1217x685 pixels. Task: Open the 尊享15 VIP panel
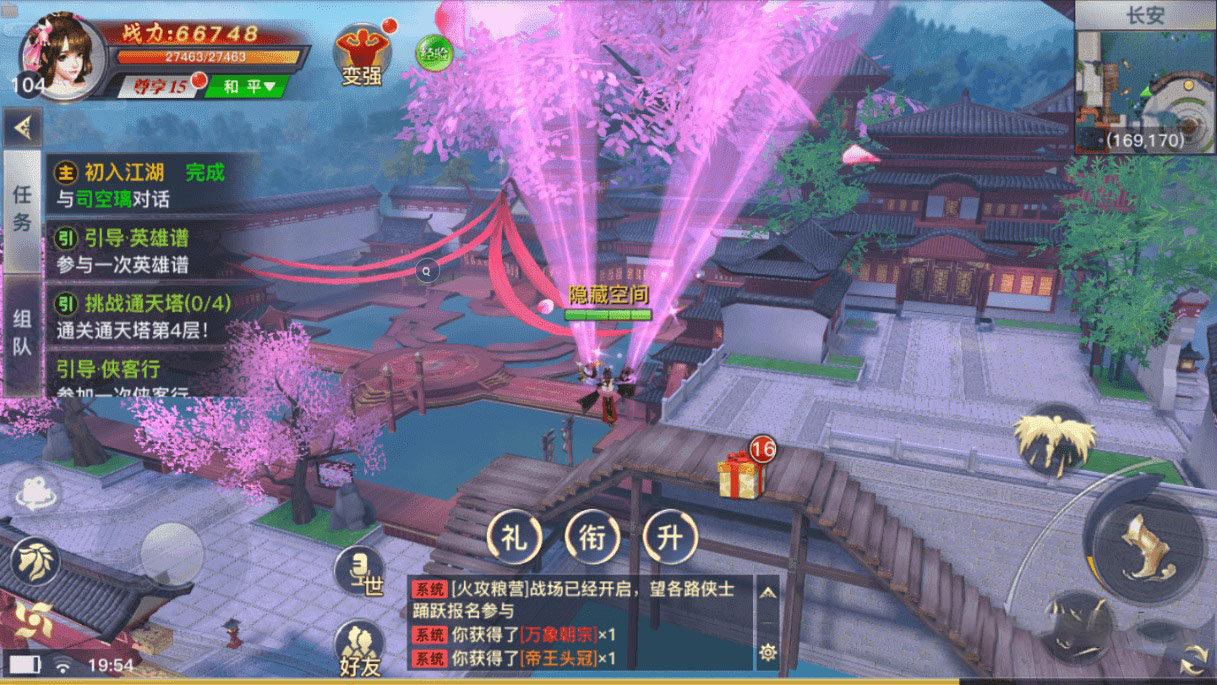coord(161,86)
